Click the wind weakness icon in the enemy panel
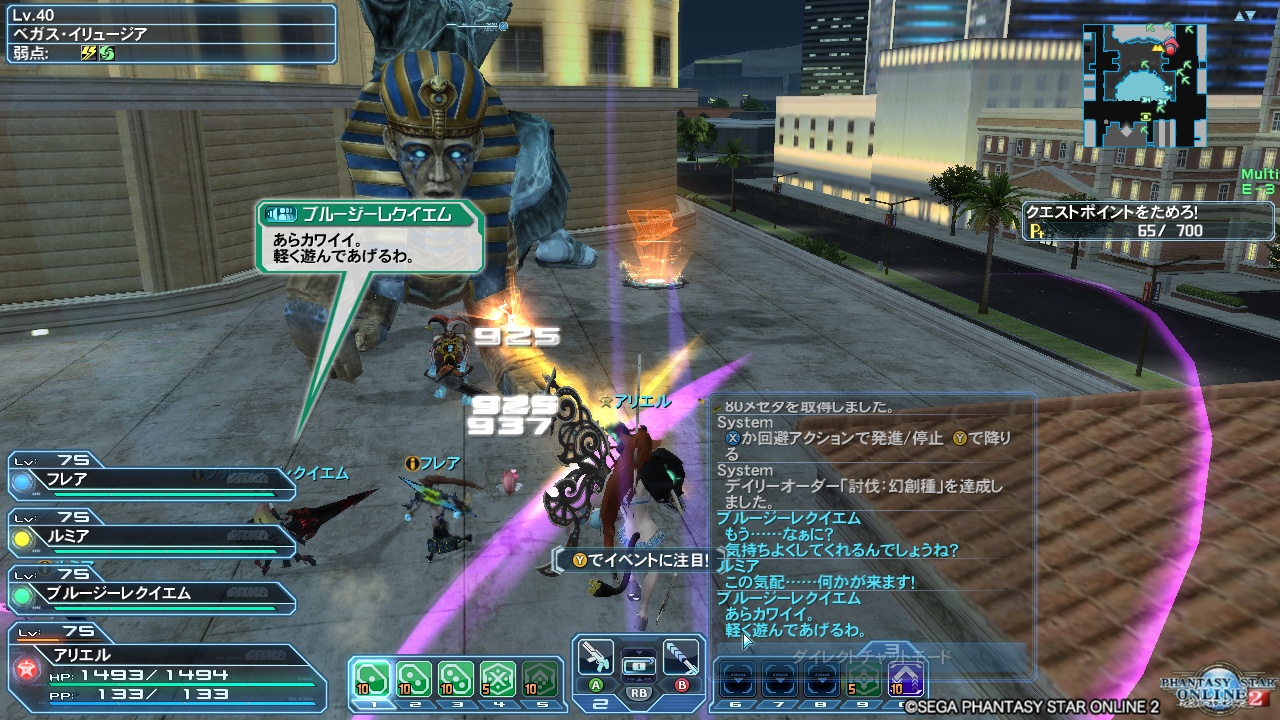 105,51
